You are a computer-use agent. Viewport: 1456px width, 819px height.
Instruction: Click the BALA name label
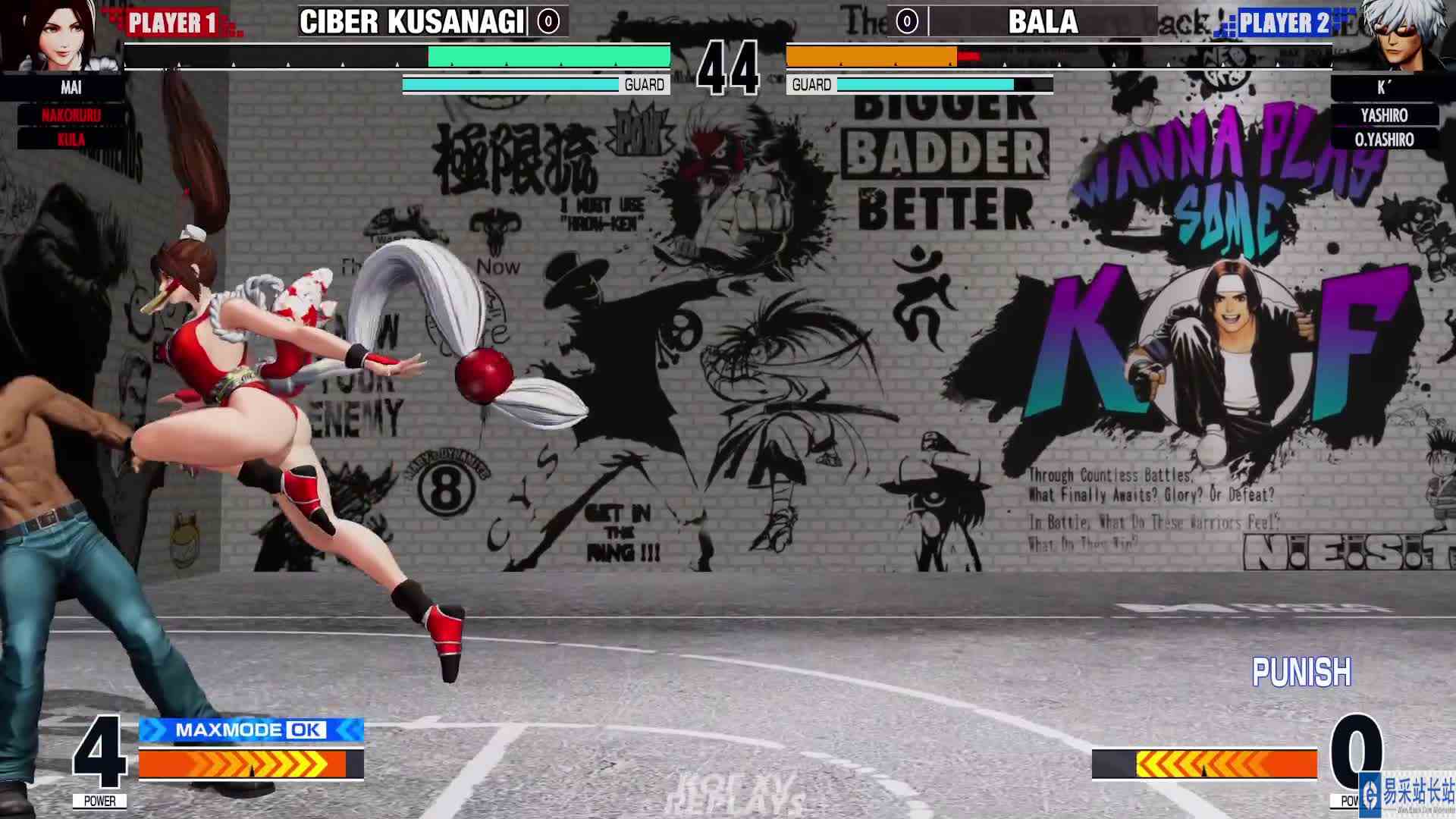[1043, 22]
